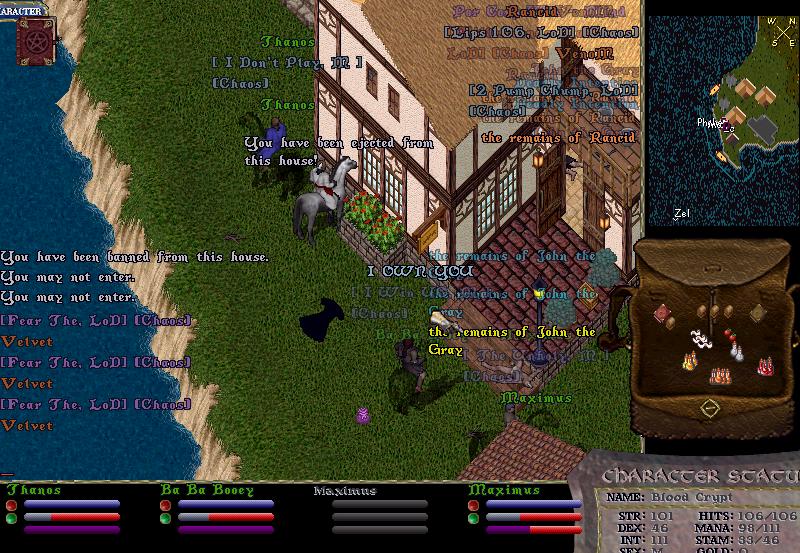This screenshot has width=800, height=553.
Task: Click the green orb on Thanos's status bar
Action: point(11,519)
